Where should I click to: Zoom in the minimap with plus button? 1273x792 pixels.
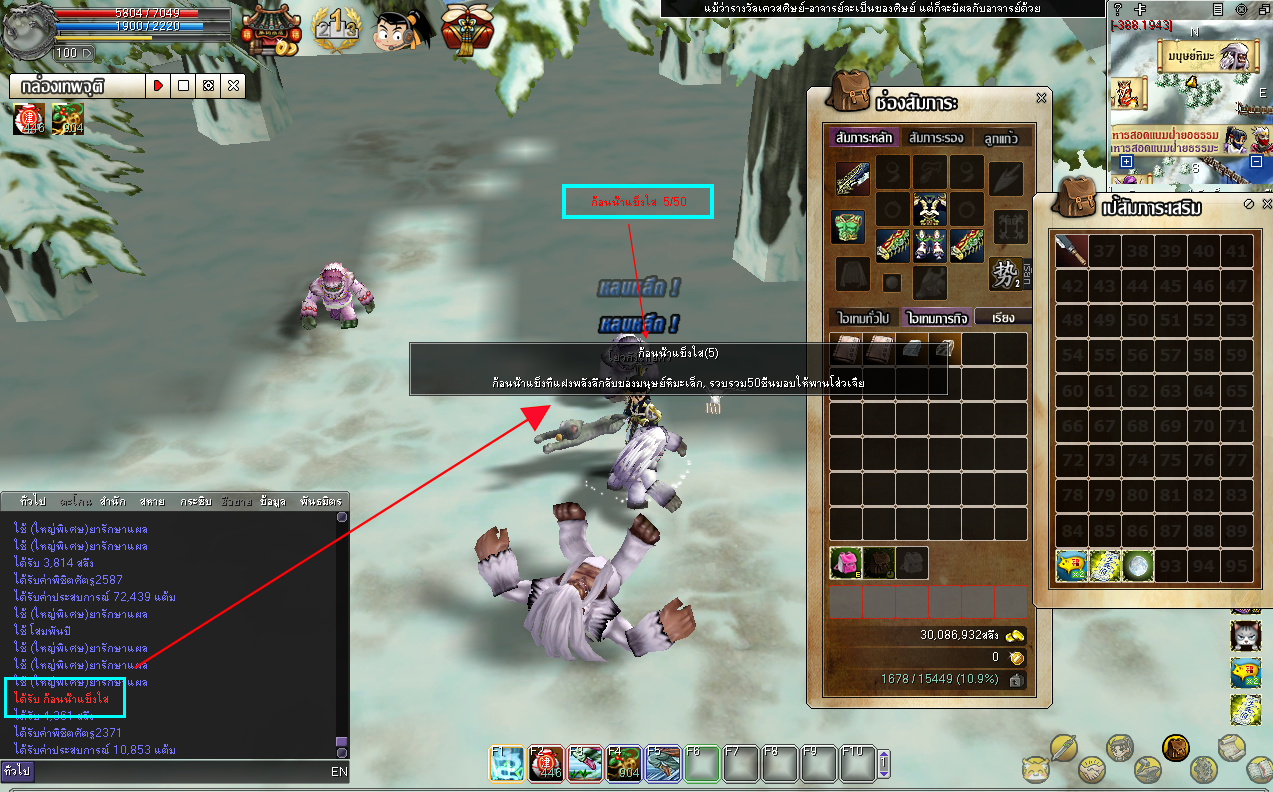point(1126,161)
